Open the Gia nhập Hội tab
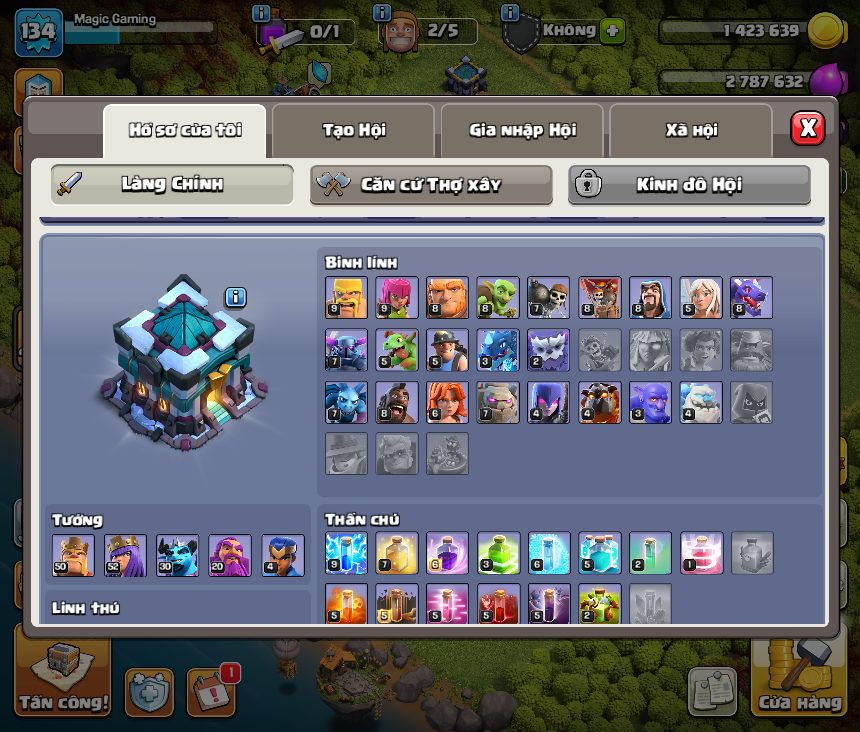 522,130
